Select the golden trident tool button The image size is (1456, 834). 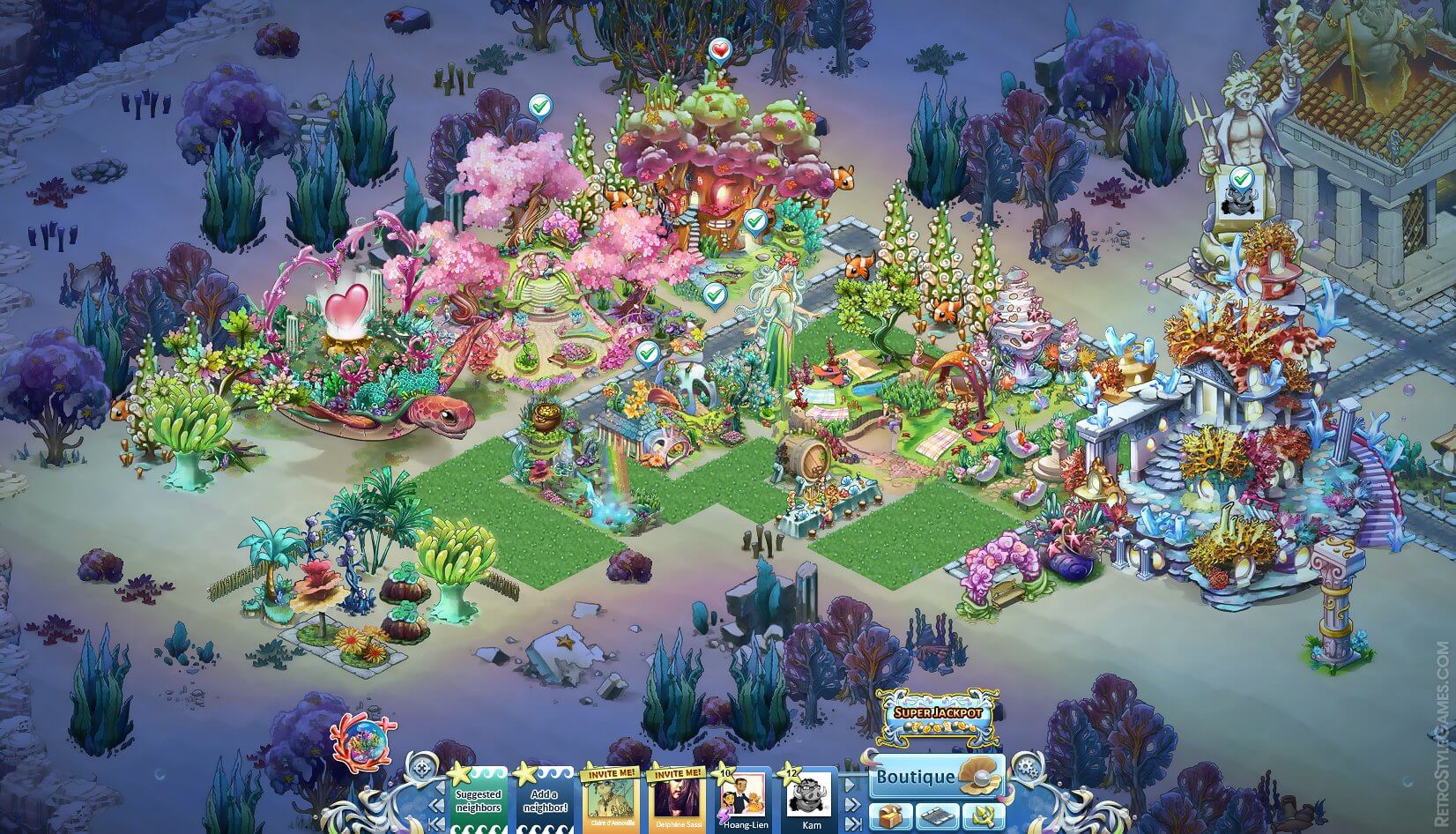983,815
